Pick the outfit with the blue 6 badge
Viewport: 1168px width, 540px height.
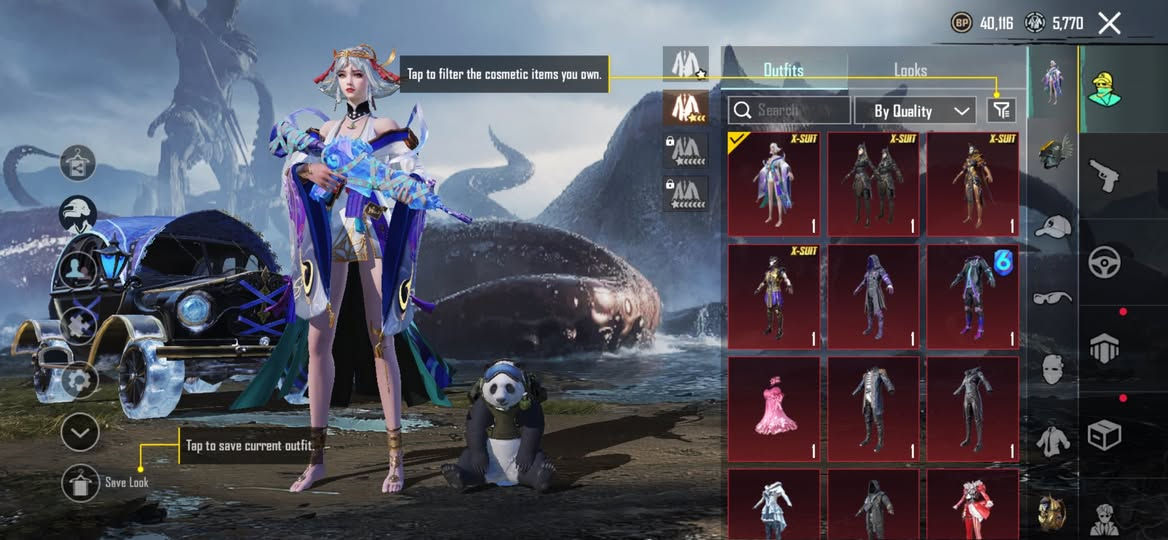(972, 297)
